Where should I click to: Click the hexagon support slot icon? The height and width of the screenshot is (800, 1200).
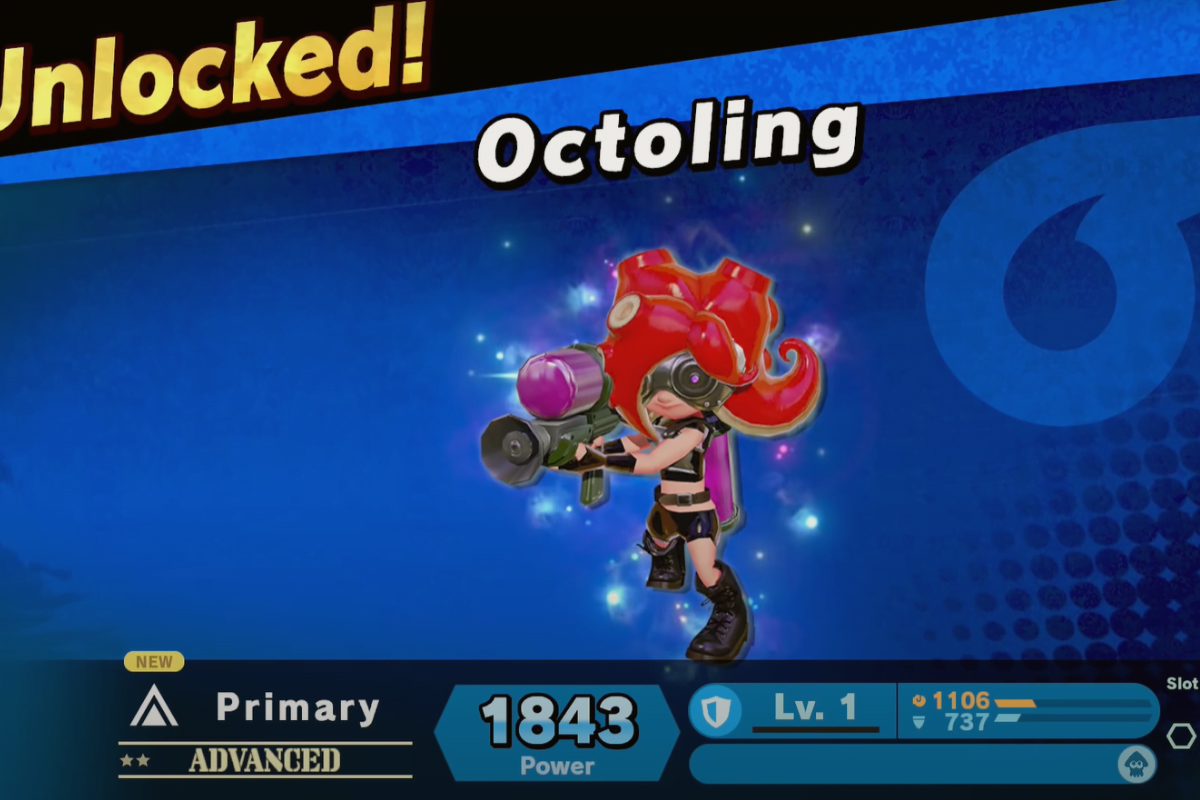[x=1181, y=736]
